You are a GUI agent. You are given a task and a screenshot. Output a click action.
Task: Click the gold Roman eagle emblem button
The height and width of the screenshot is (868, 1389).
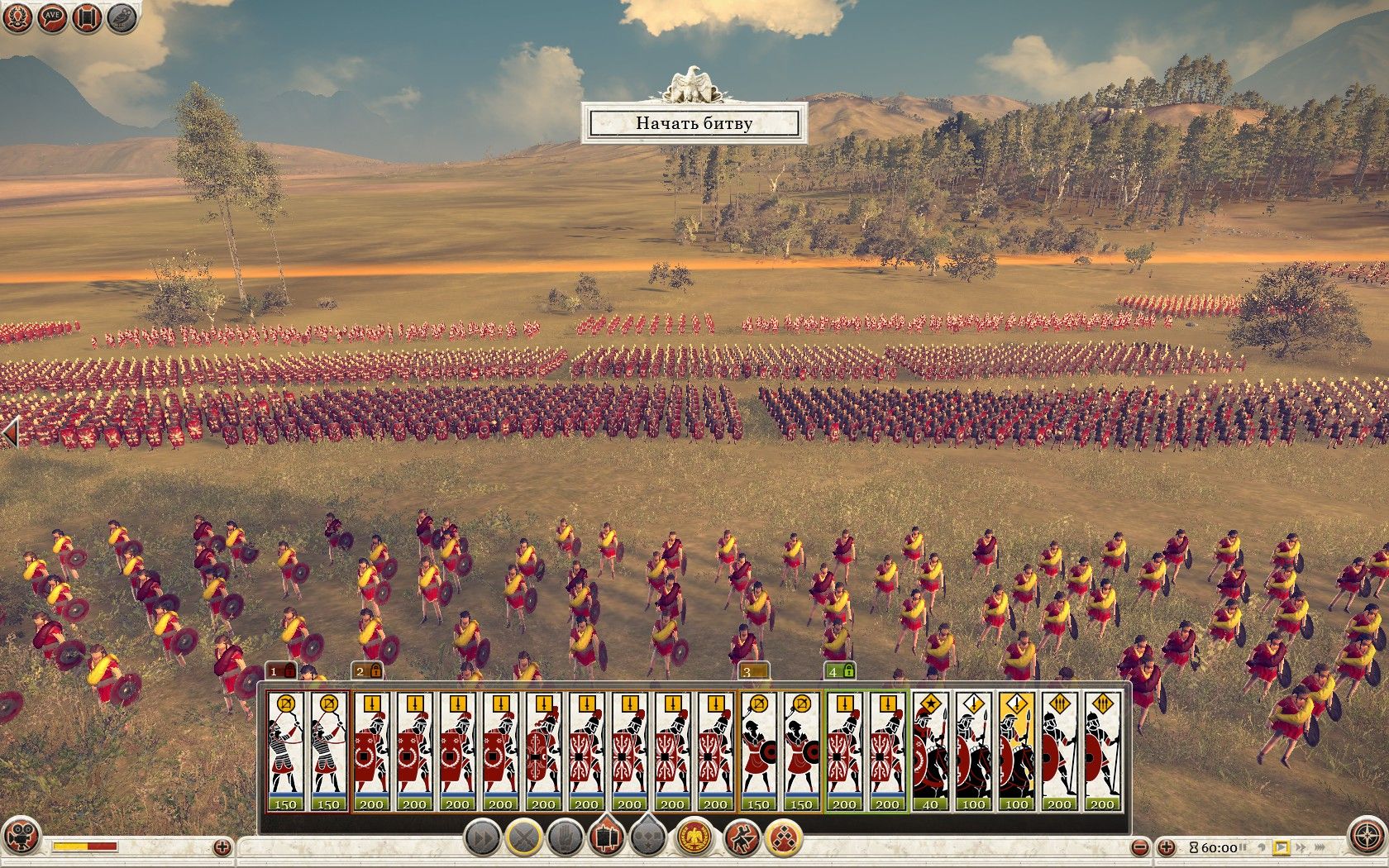[x=694, y=838]
